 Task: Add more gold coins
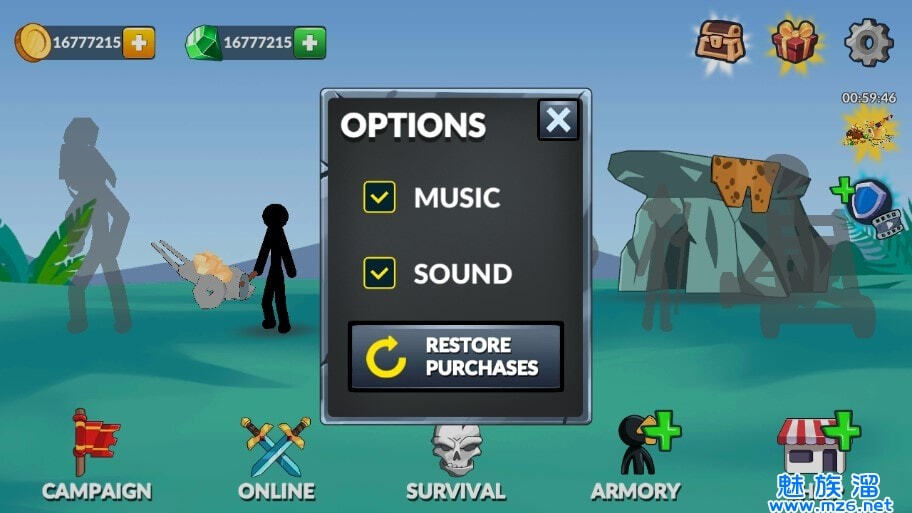pyautogui.click(x=138, y=43)
